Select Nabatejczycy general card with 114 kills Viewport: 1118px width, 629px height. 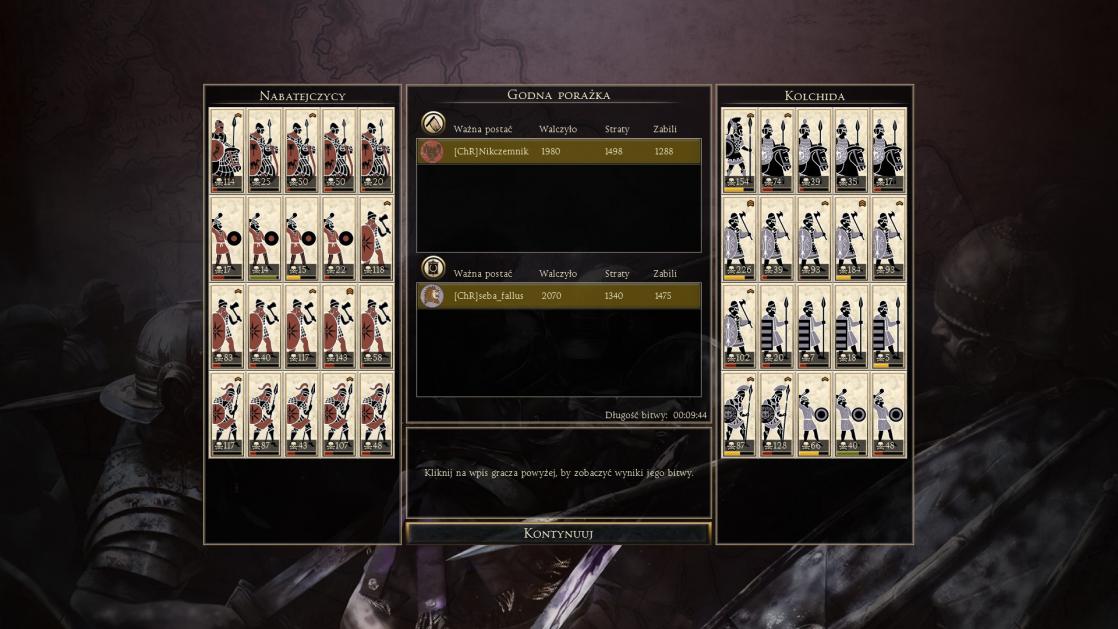click(x=226, y=150)
